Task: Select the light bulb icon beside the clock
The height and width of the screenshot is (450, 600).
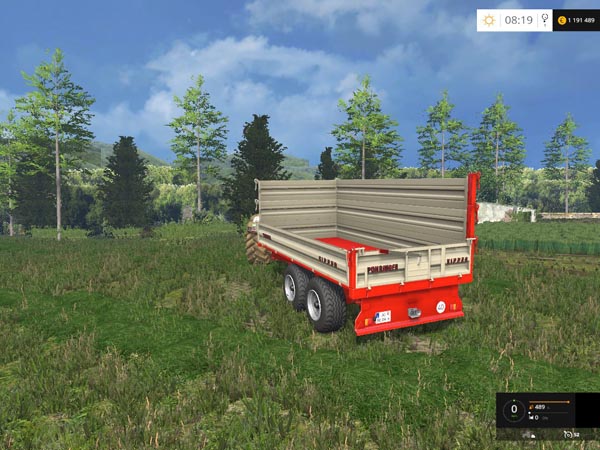Action: tap(544, 19)
